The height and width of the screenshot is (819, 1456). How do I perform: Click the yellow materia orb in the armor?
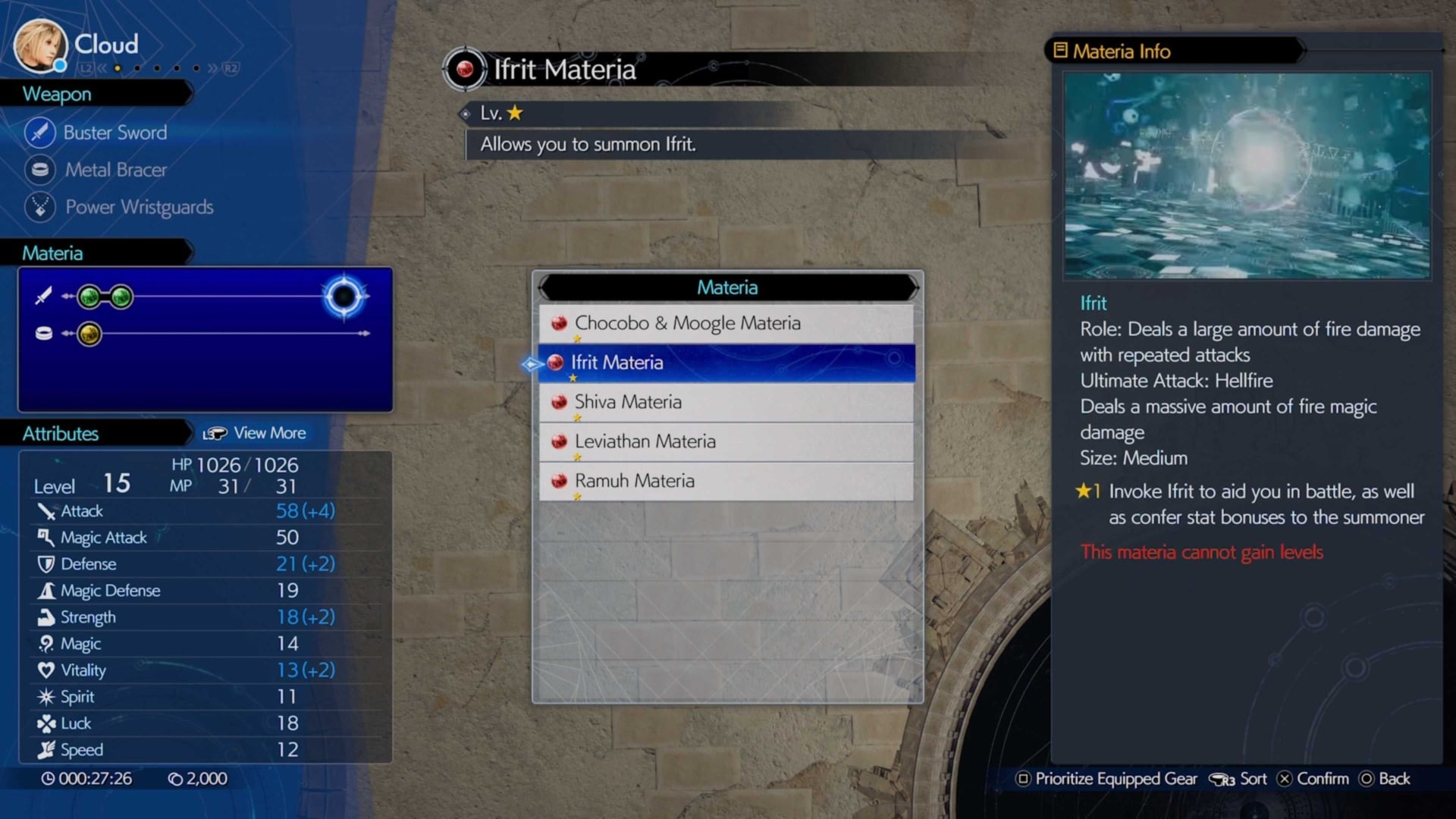(91, 334)
